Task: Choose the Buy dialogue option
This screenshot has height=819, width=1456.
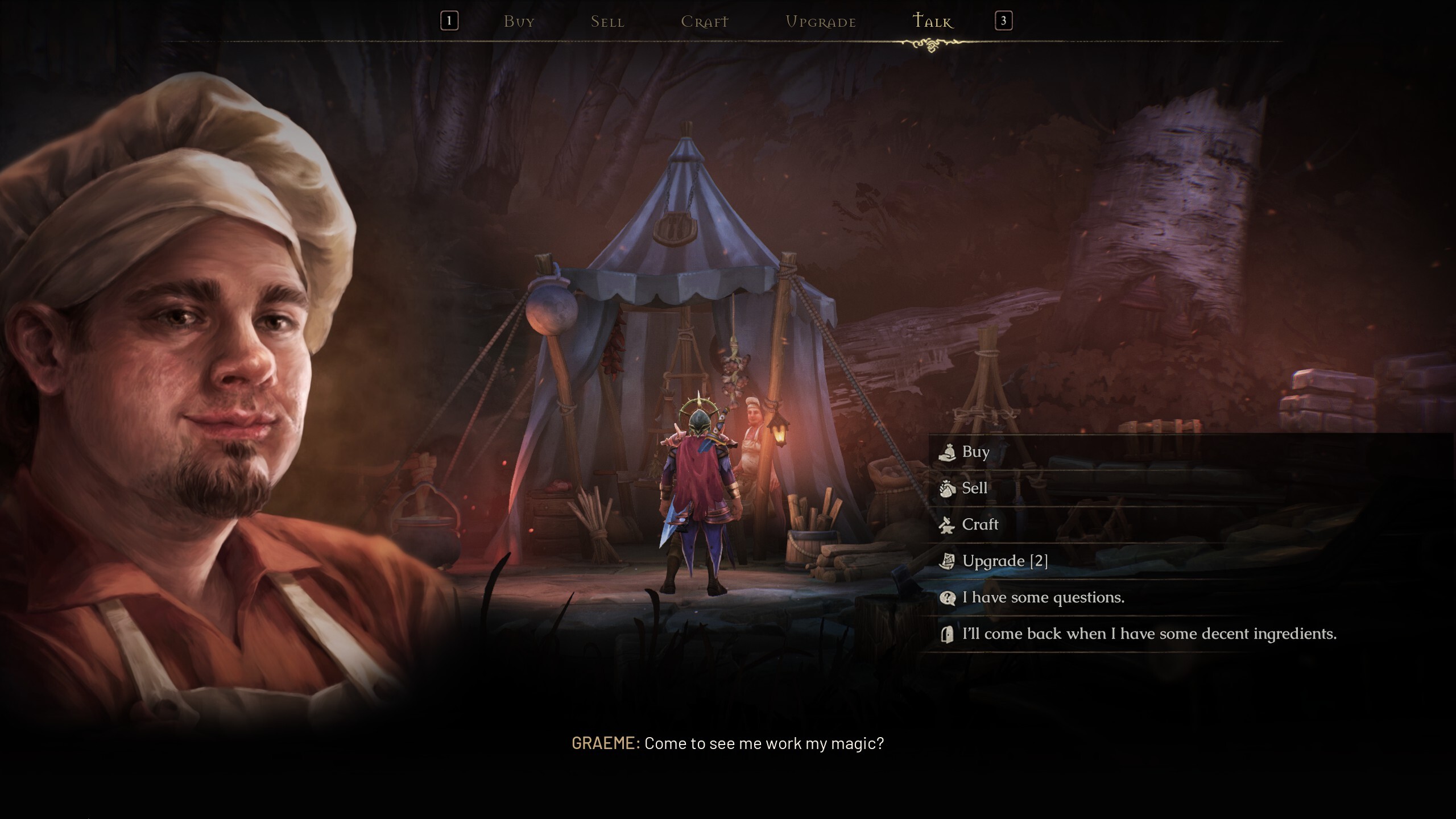Action: 975,452
